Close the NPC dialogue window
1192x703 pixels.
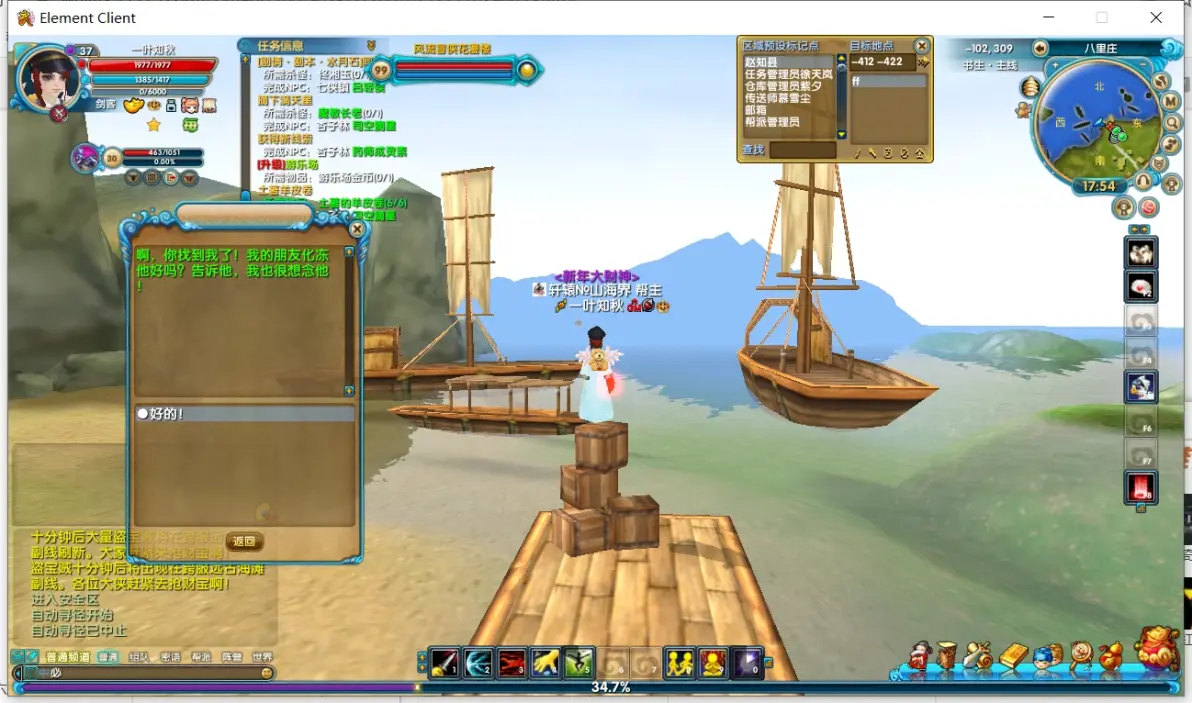pos(357,229)
